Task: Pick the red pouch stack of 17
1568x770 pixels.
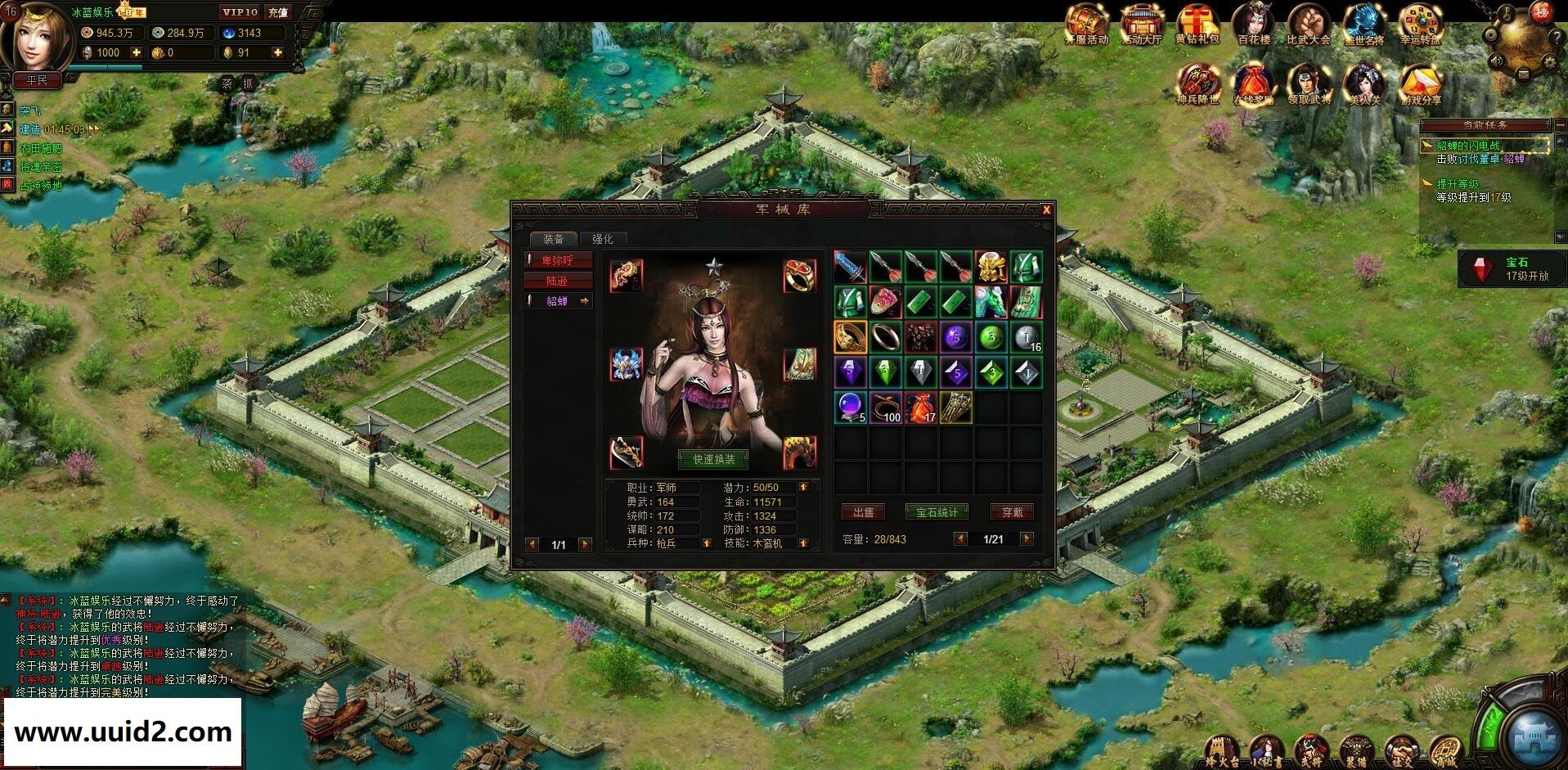Action: (920, 408)
